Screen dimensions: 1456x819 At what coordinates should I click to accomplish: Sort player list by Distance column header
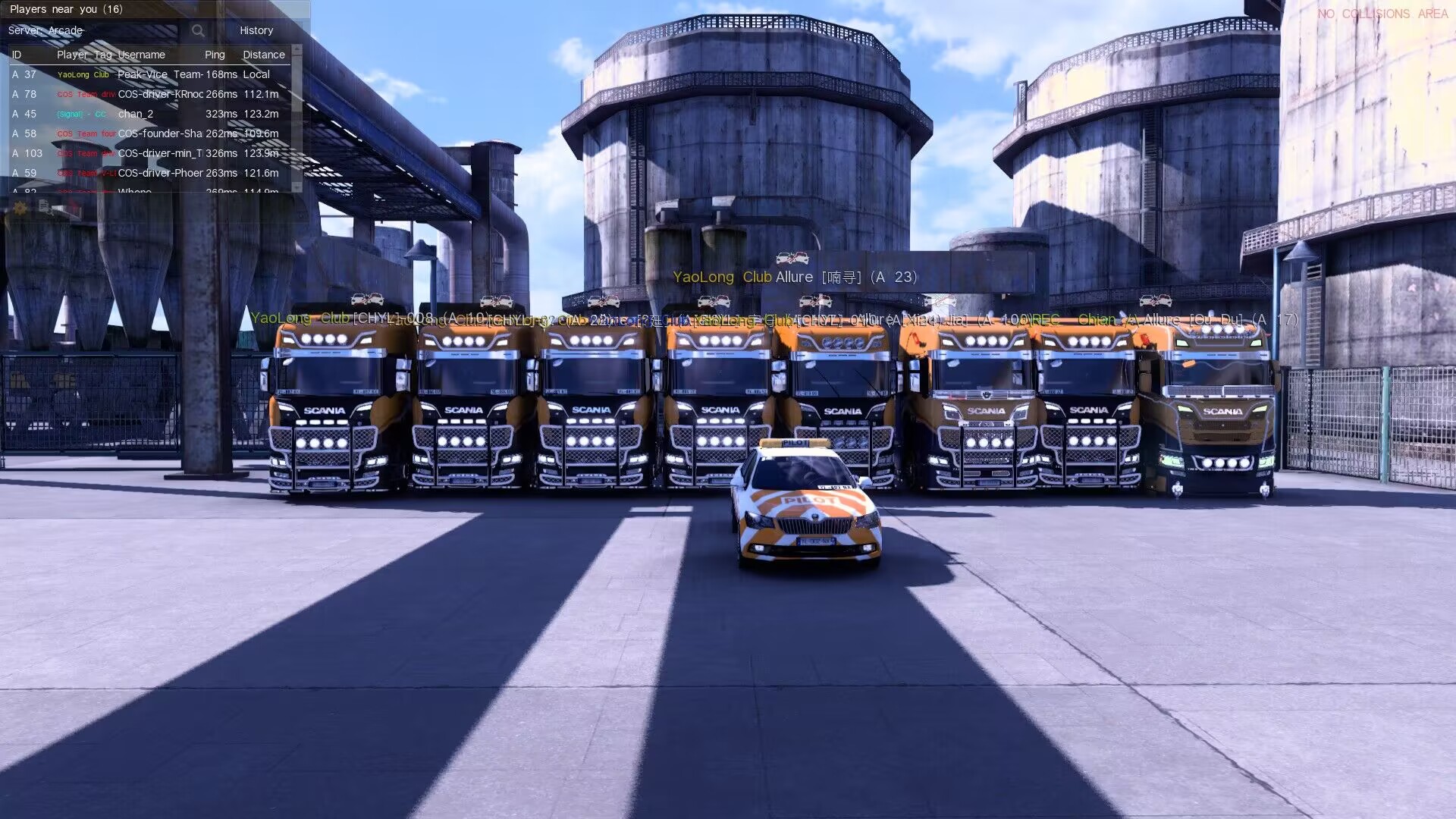pos(263,55)
